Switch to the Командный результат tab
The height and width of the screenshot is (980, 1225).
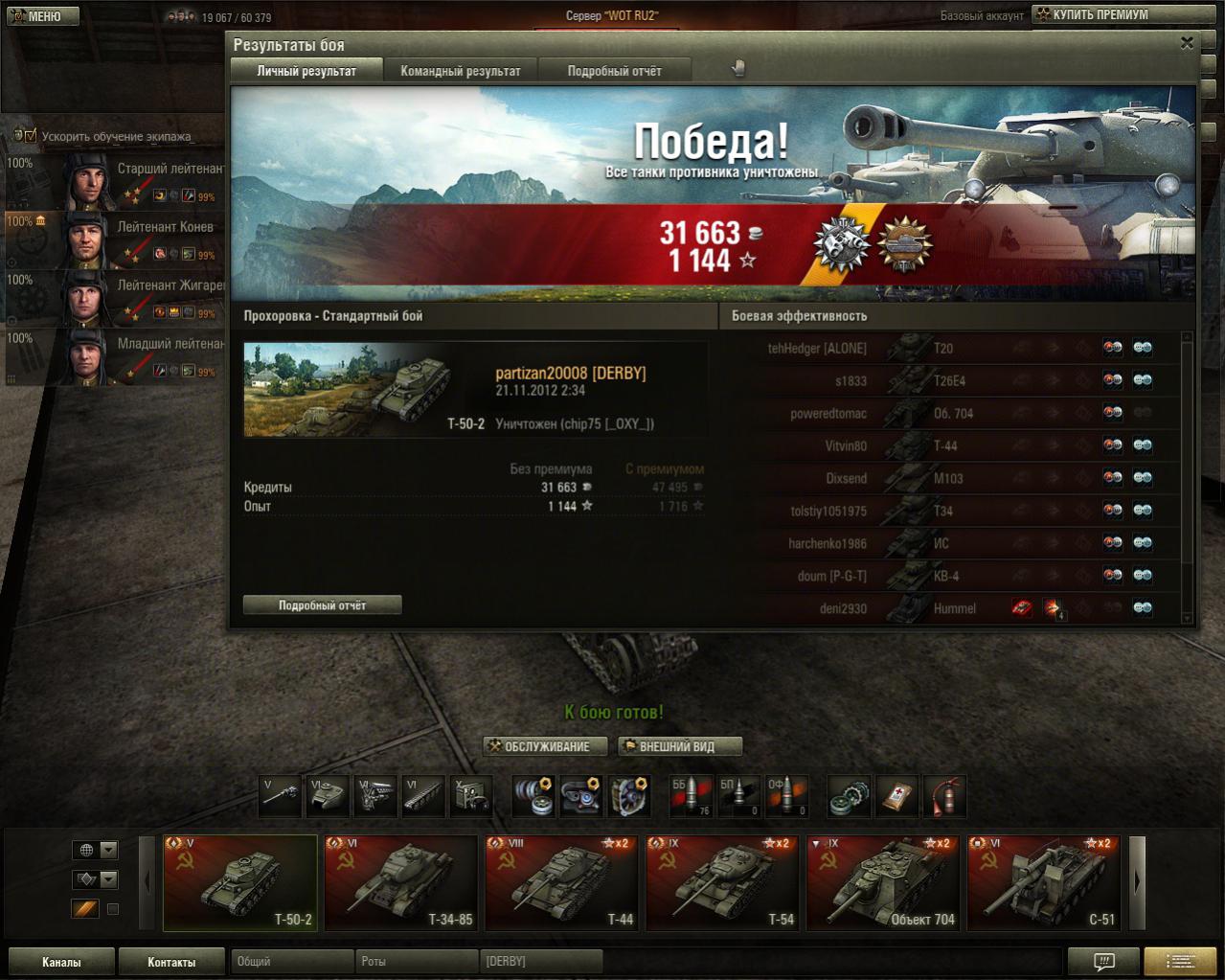coord(461,71)
